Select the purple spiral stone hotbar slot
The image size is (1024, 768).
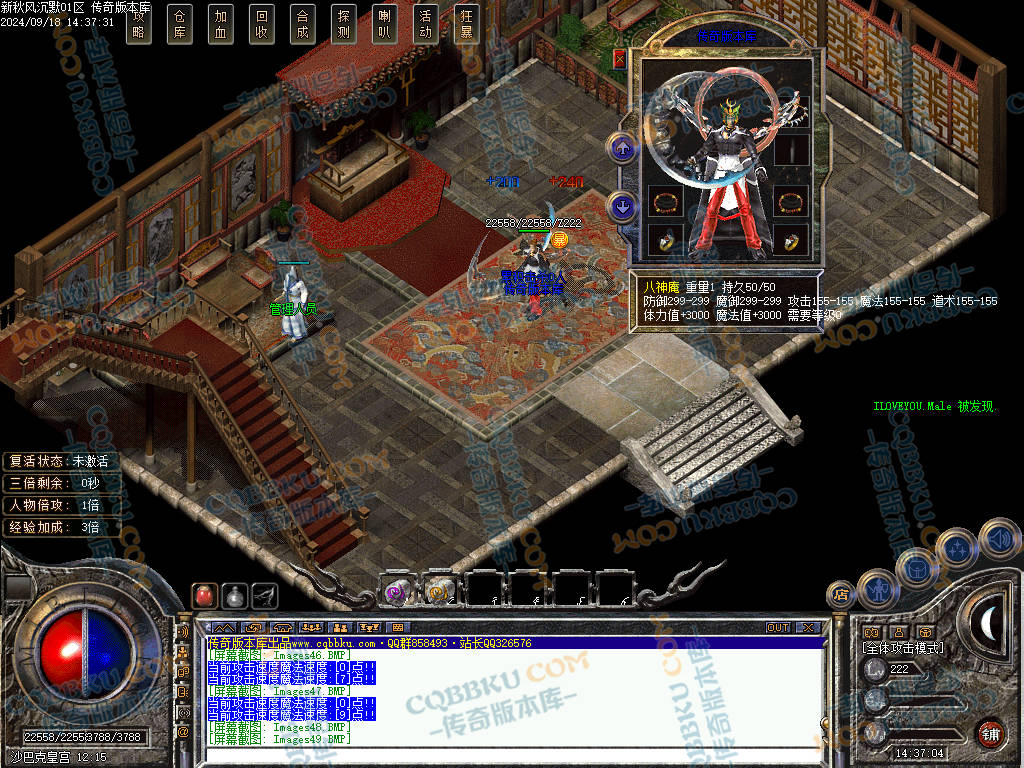pos(396,591)
